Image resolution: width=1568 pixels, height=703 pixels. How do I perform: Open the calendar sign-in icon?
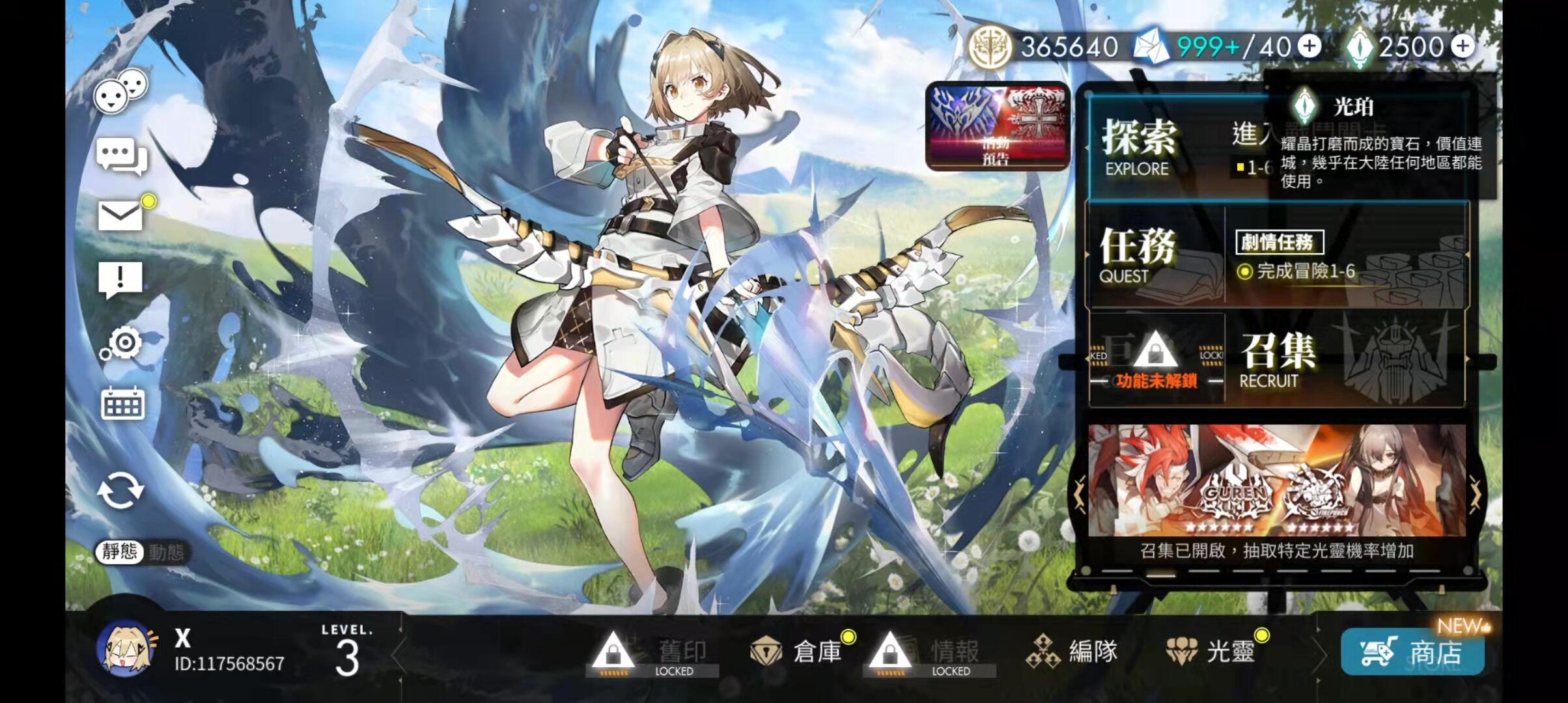[122, 404]
